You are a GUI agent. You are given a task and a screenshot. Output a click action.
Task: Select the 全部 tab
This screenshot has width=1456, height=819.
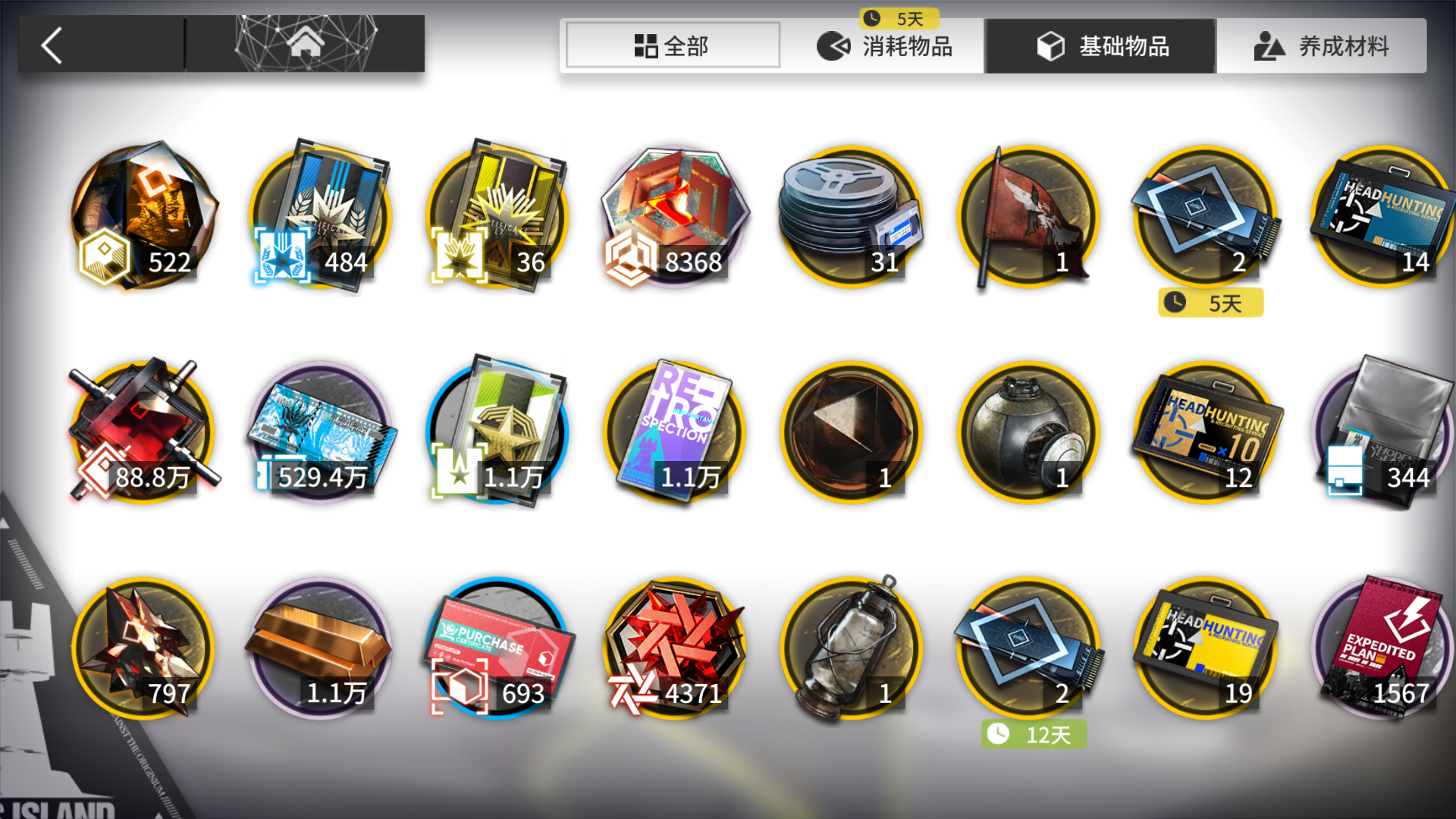673,45
